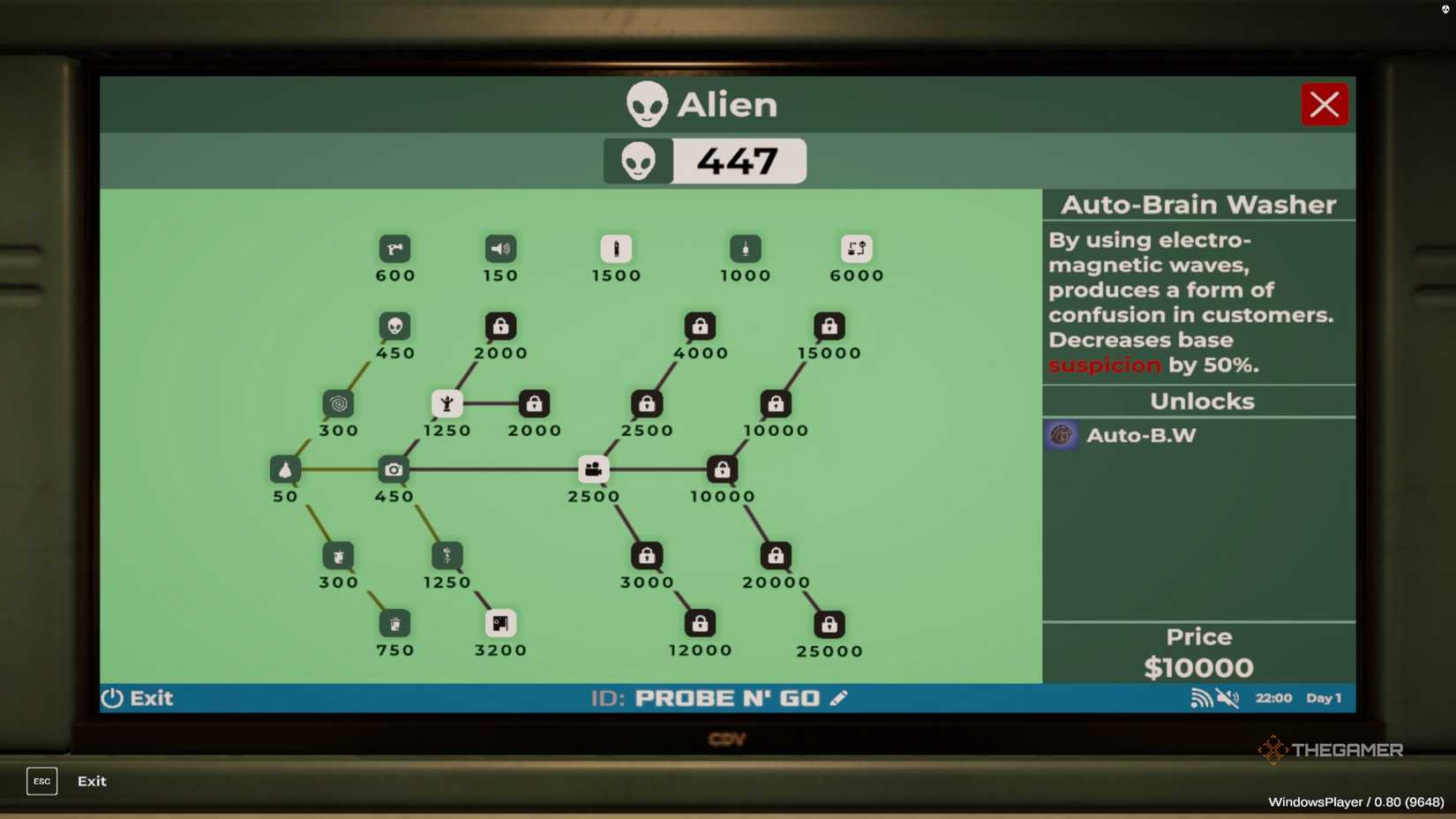Pick the top-row upgrade costing 6000
Image resolution: width=1456 pixels, height=819 pixels.
[x=856, y=249]
